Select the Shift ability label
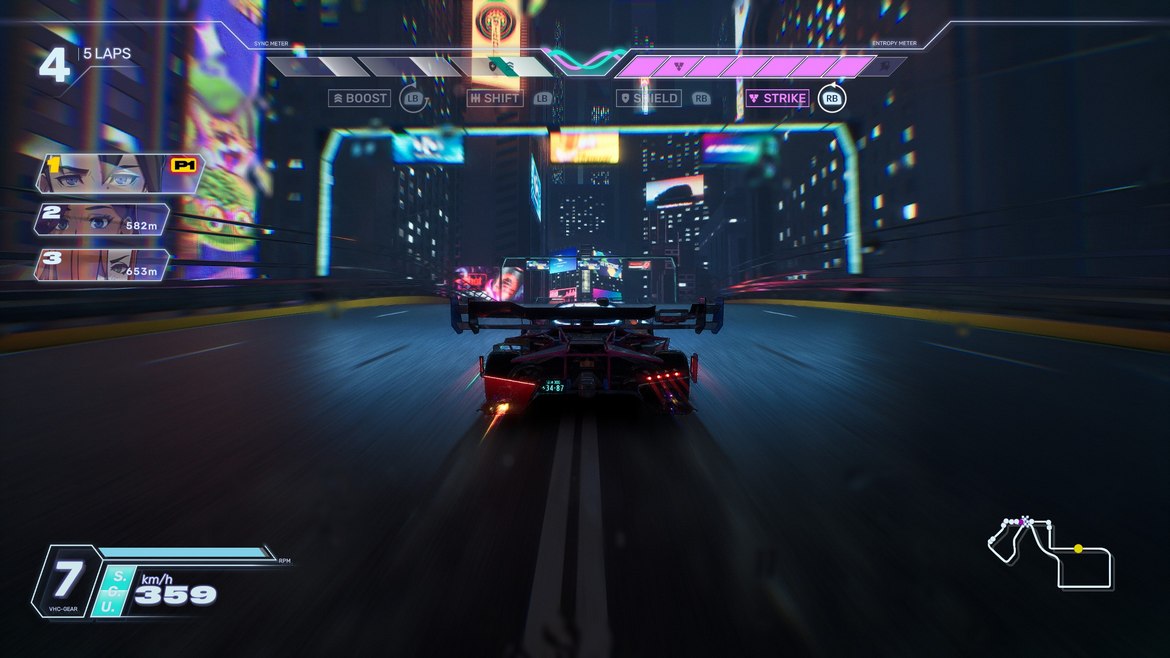The width and height of the screenshot is (1170, 658). click(x=495, y=98)
